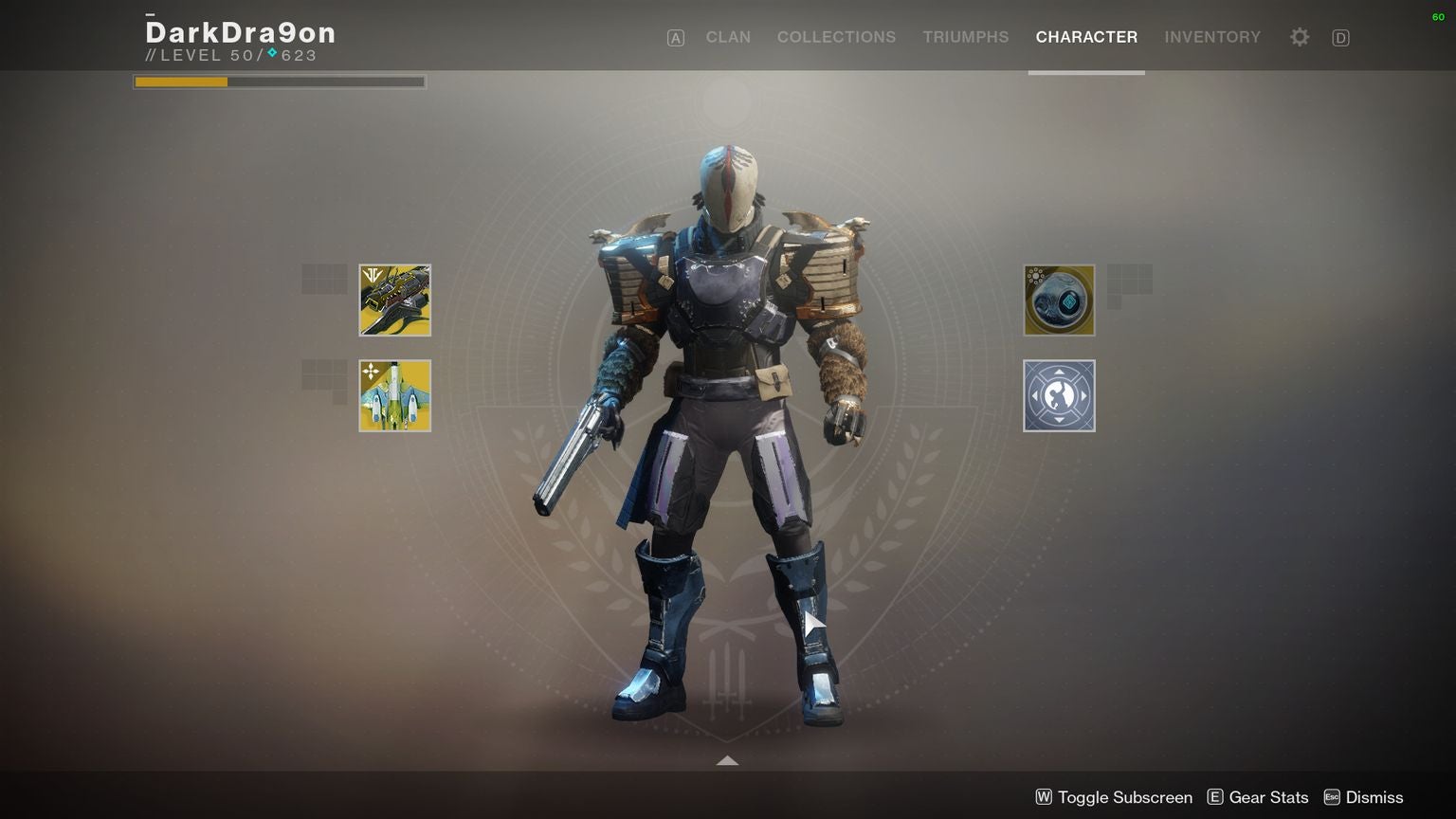
Task: Select the equipped emblem icon
Action: 1059,300
